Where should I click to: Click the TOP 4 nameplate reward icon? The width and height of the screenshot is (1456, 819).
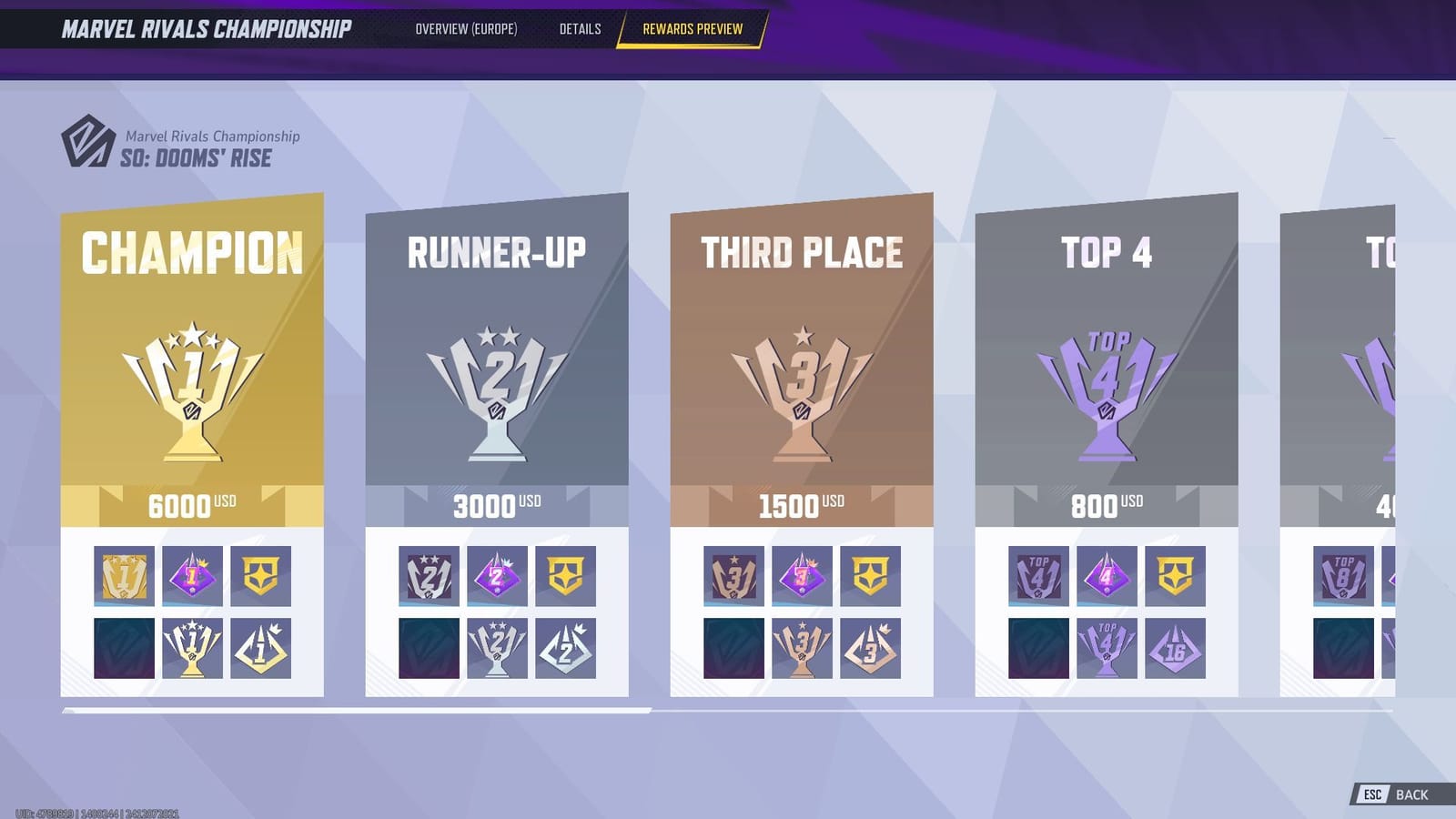click(1040, 574)
